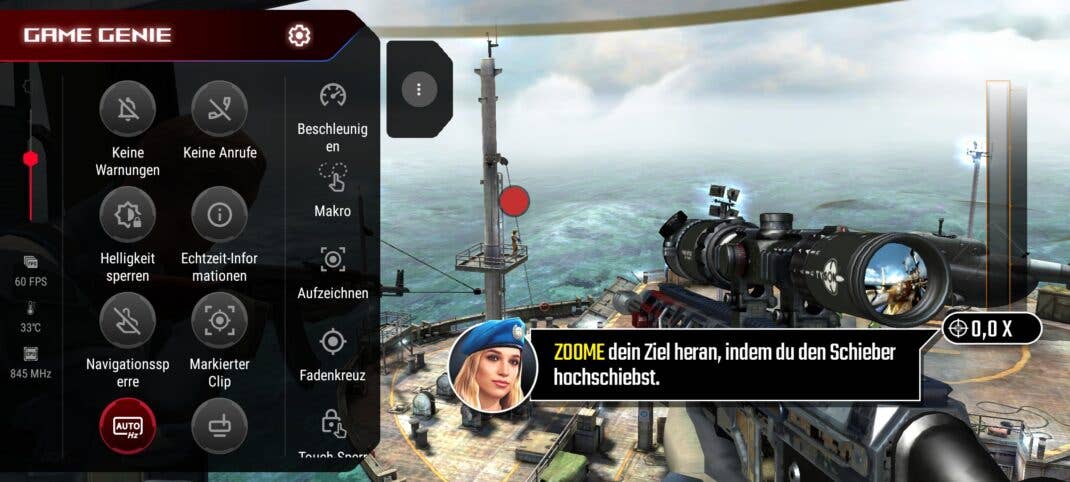
Task: Show Echtzeit-Informationen
Action: [x=219, y=215]
